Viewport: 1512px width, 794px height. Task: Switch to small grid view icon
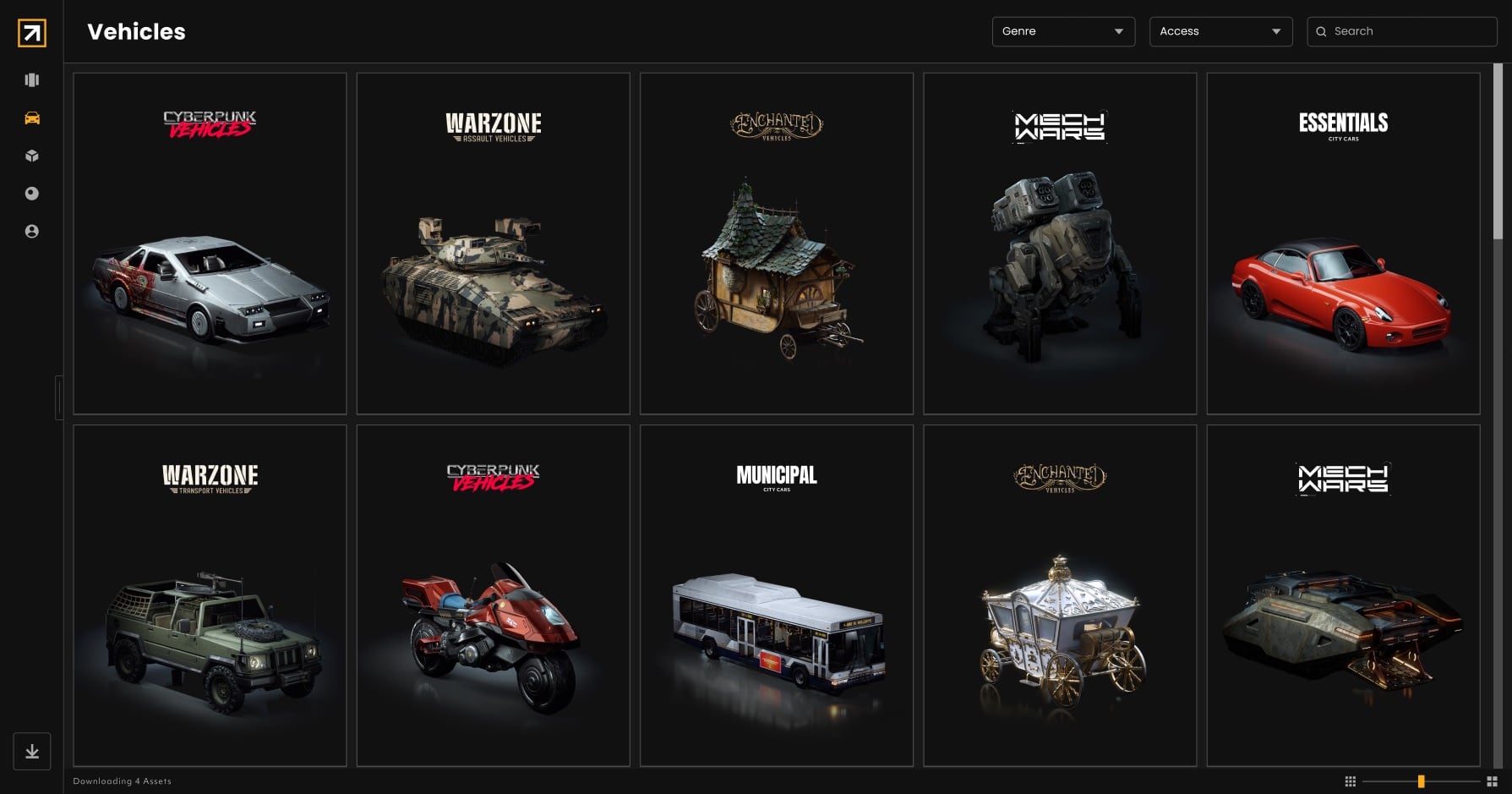1350,781
